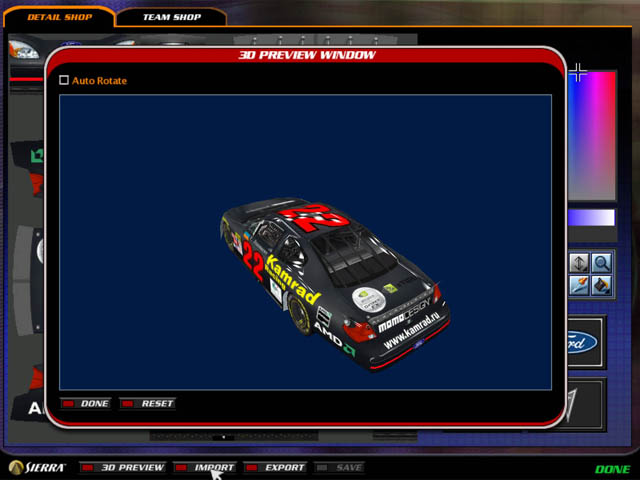Close the preview with the red Done button

86,404
